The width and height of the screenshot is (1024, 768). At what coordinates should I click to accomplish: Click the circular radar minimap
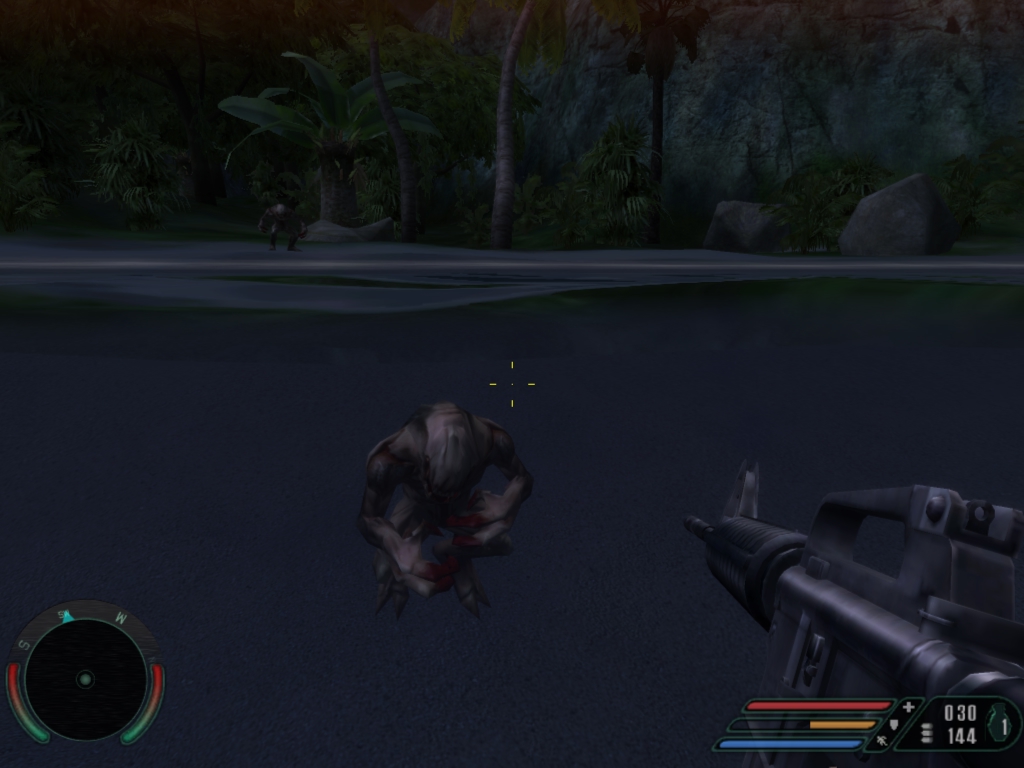85,679
